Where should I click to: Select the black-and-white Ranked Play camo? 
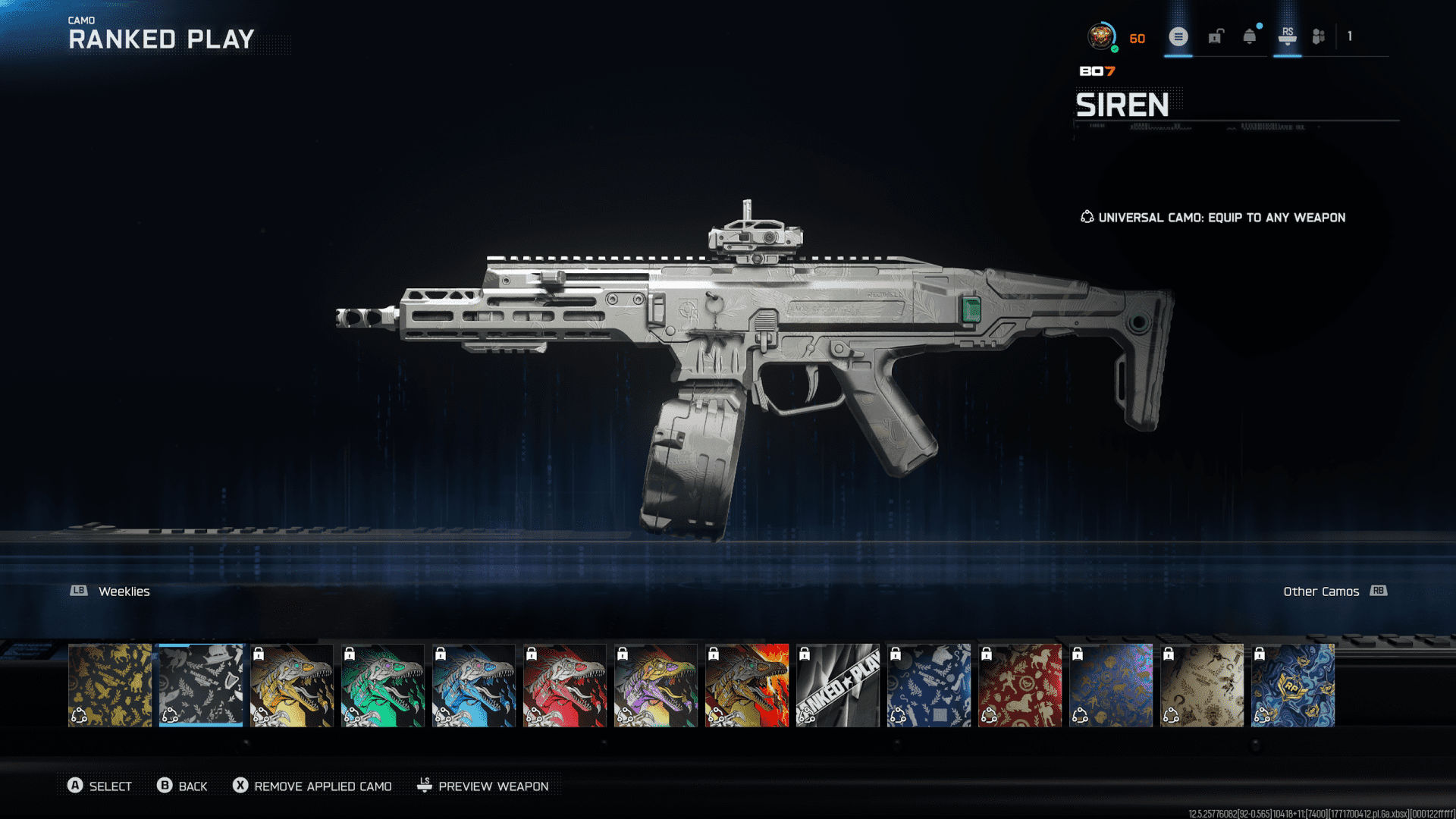(x=838, y=685)
